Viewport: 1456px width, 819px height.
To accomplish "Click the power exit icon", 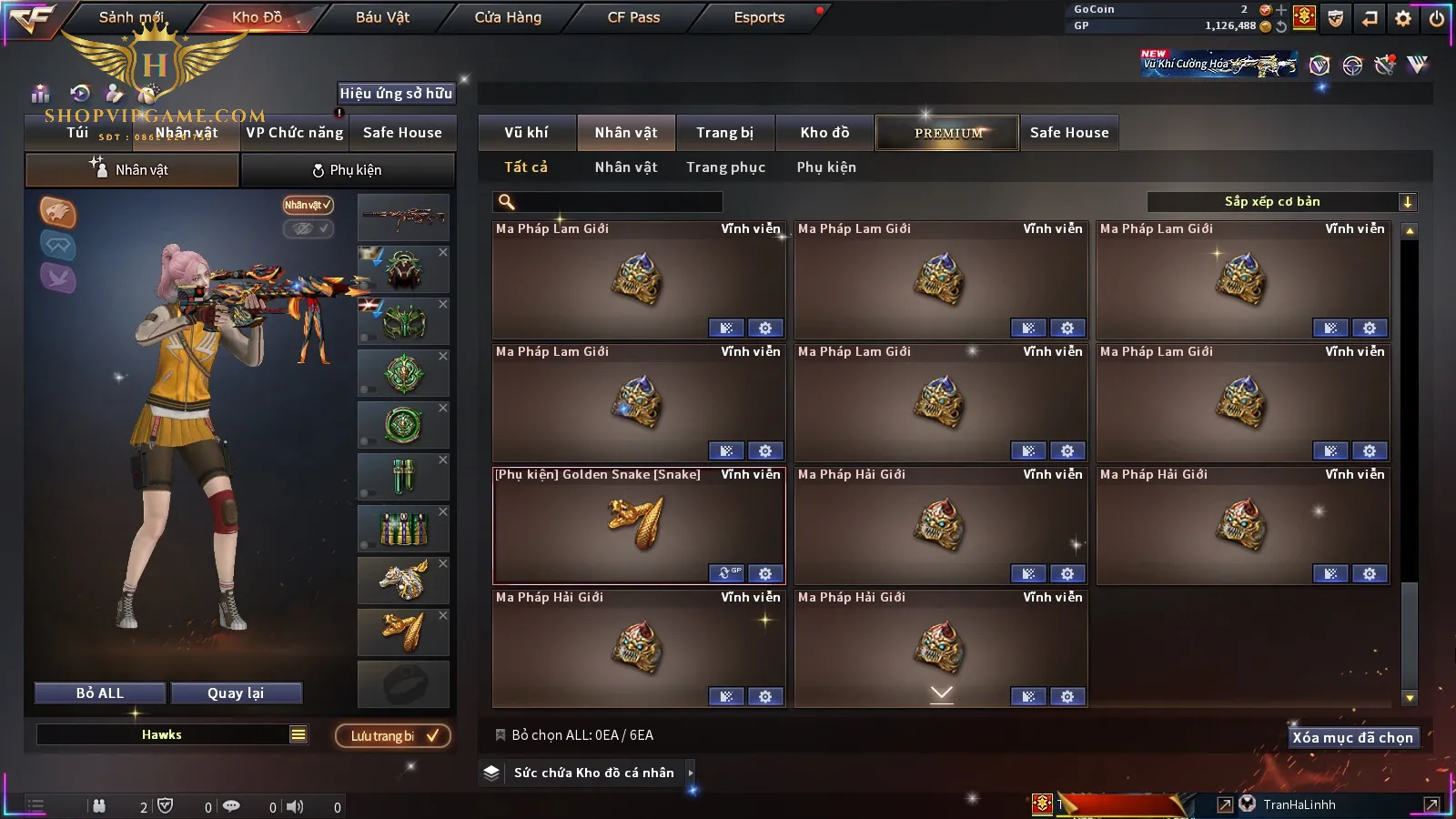I will [1437, 18].
